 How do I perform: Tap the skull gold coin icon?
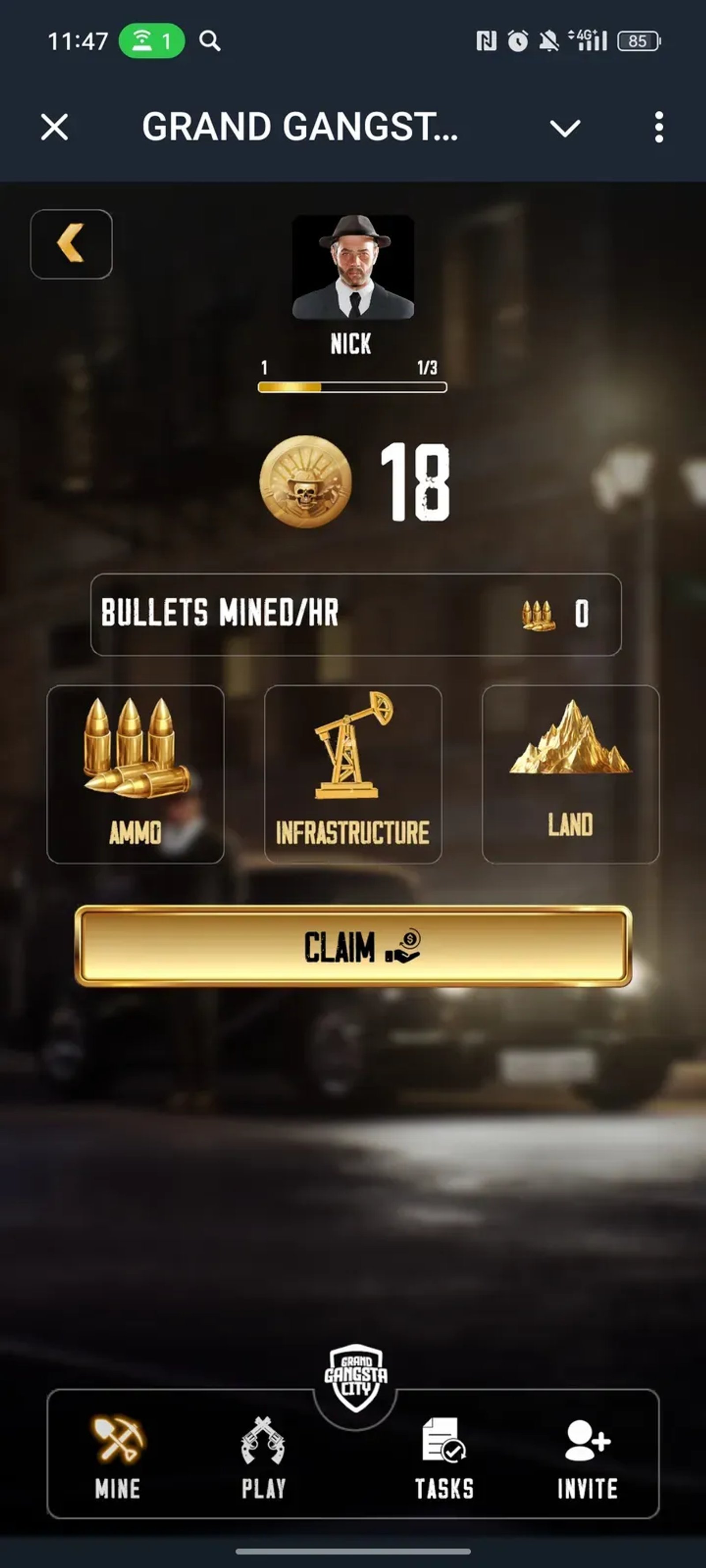305,482
